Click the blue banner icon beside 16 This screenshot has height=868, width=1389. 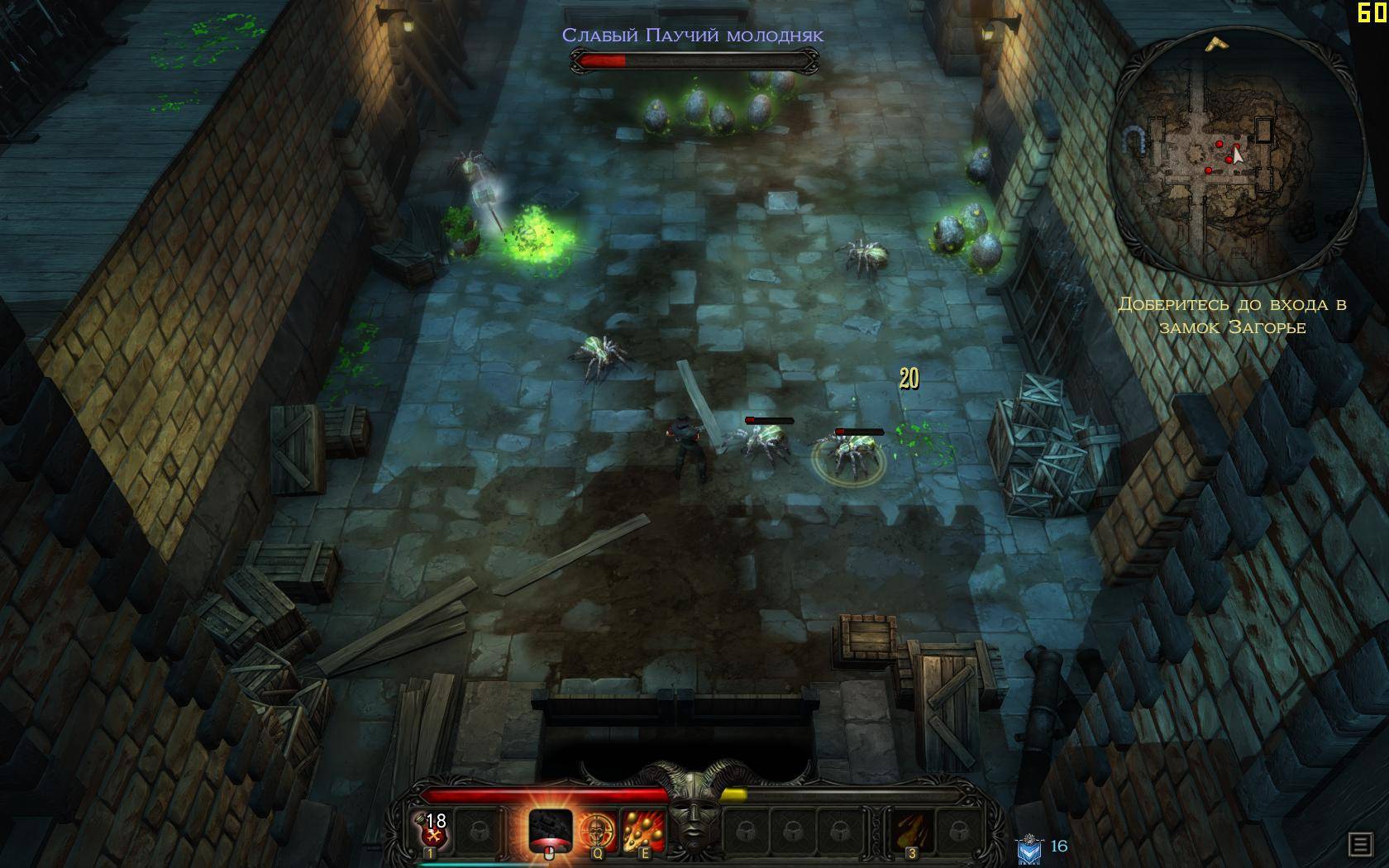pyautogui.click(x=1029, y=849)
